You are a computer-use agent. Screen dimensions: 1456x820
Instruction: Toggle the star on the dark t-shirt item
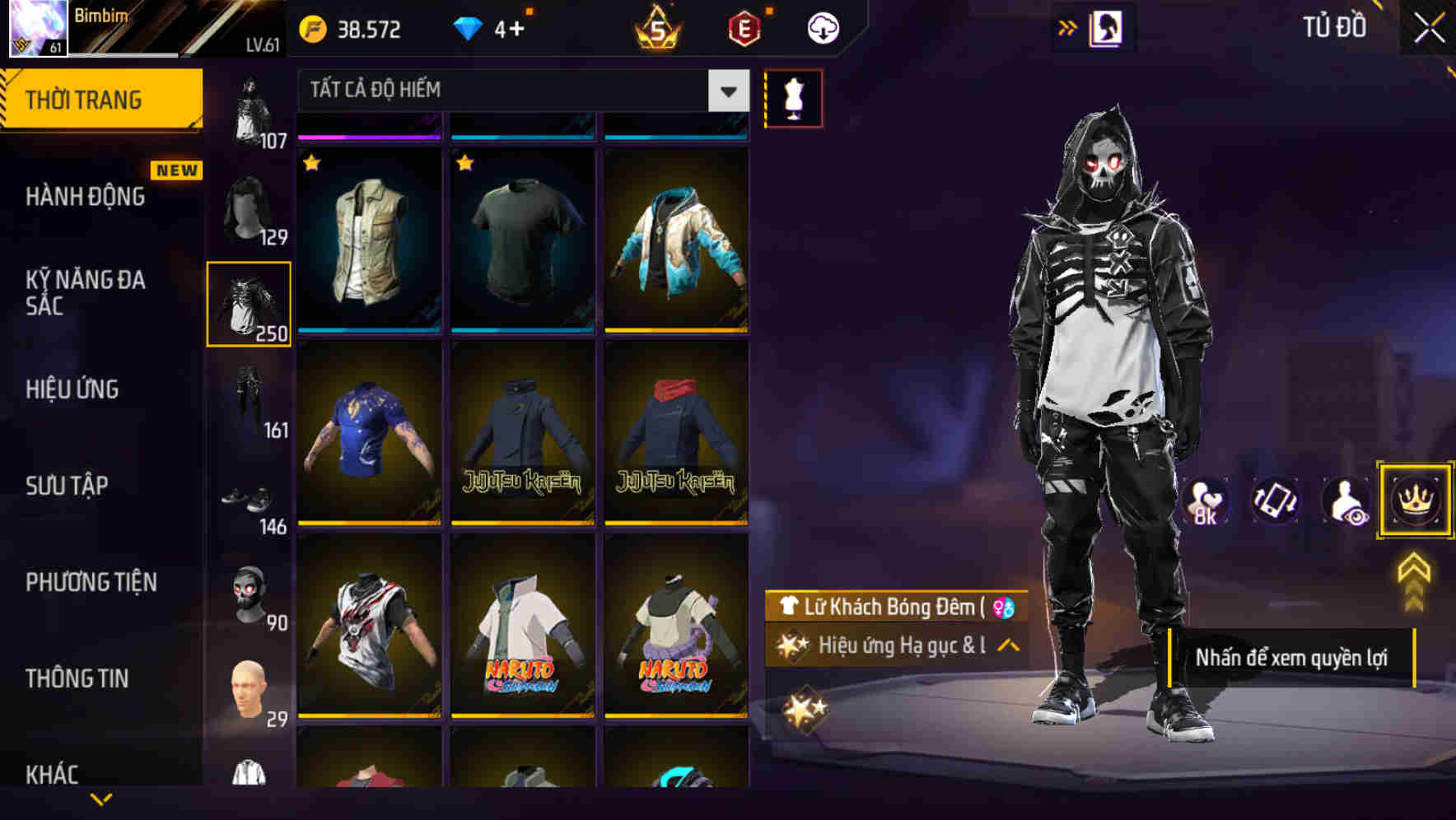465,164
